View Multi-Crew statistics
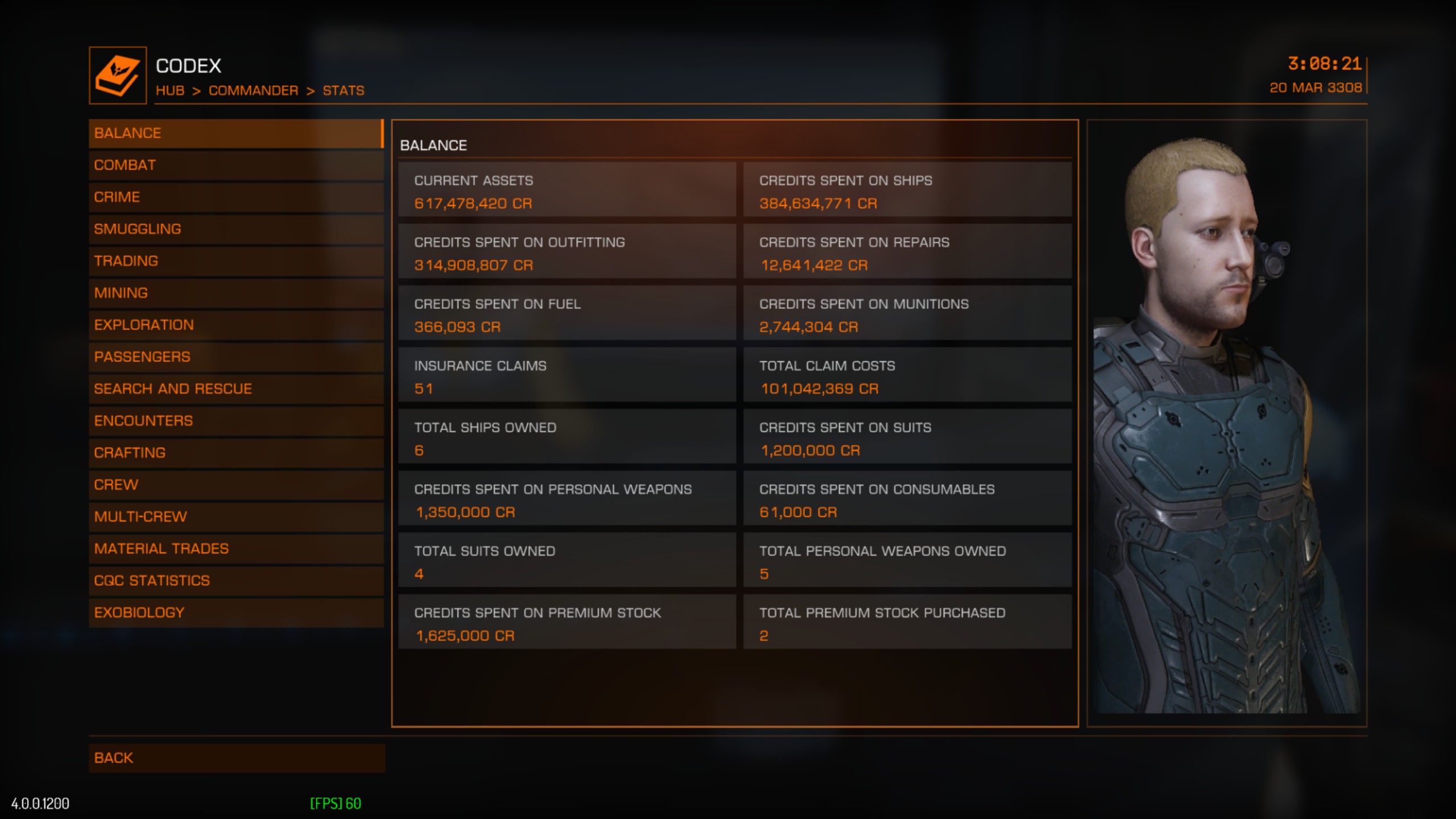1456x819 pixels. point(235,516)
